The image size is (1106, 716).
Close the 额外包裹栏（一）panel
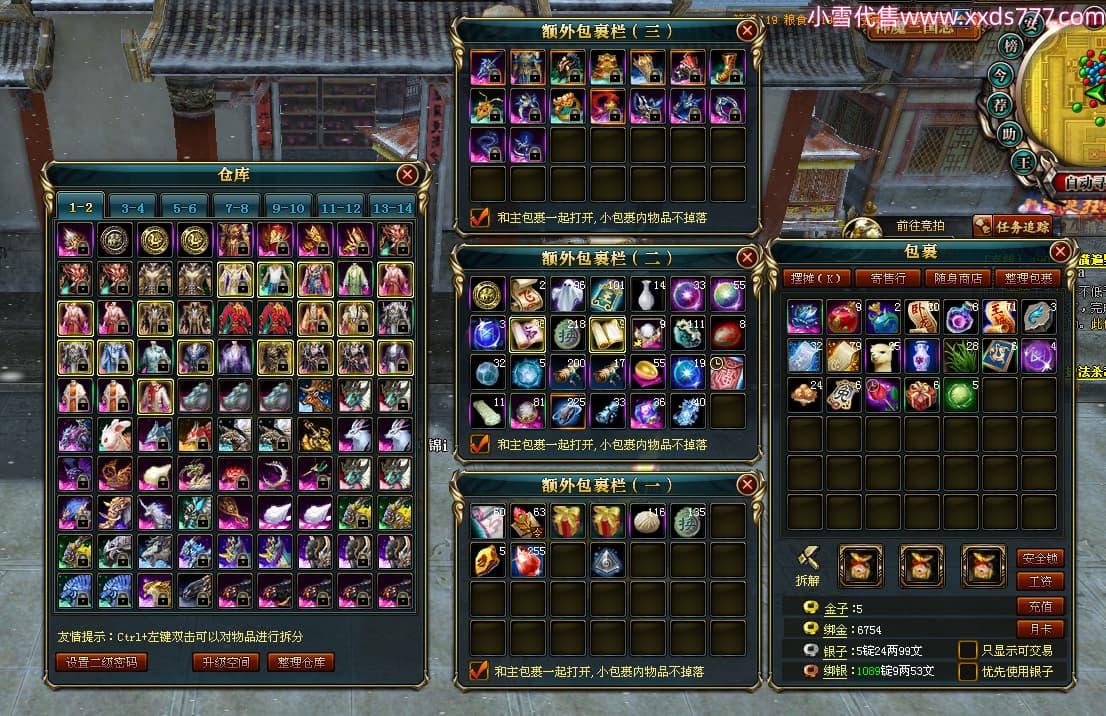[x=747, y=485]
